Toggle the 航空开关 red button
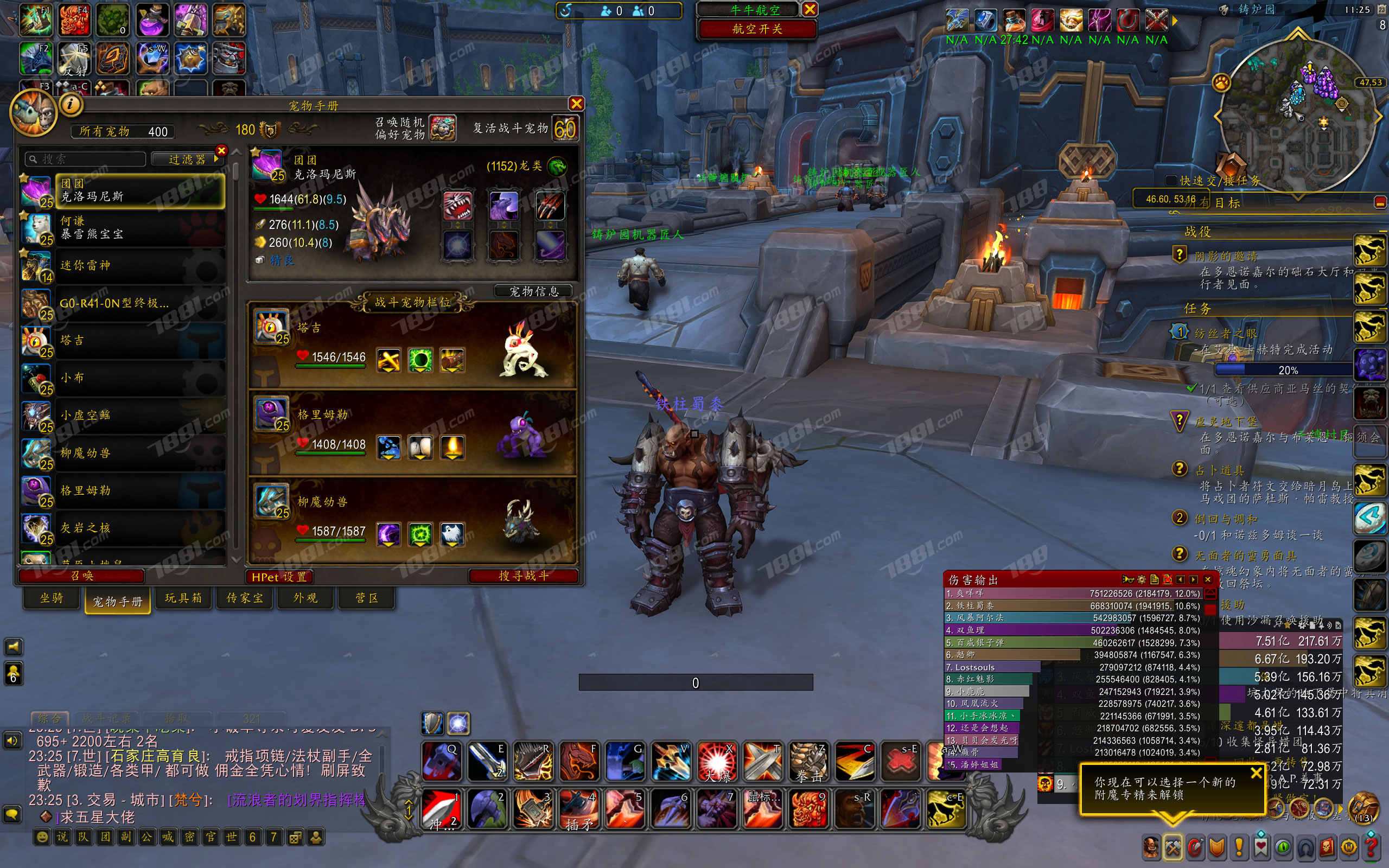 tap(756, 29)
